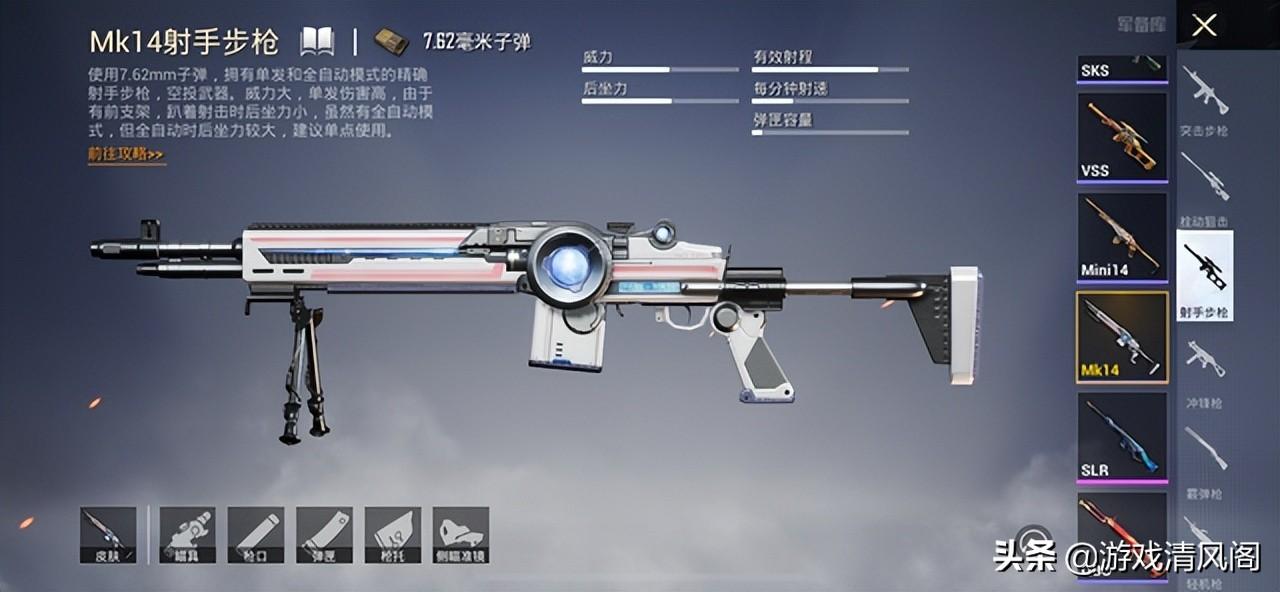Open the skin slot 皮肤

coord(108,534)
